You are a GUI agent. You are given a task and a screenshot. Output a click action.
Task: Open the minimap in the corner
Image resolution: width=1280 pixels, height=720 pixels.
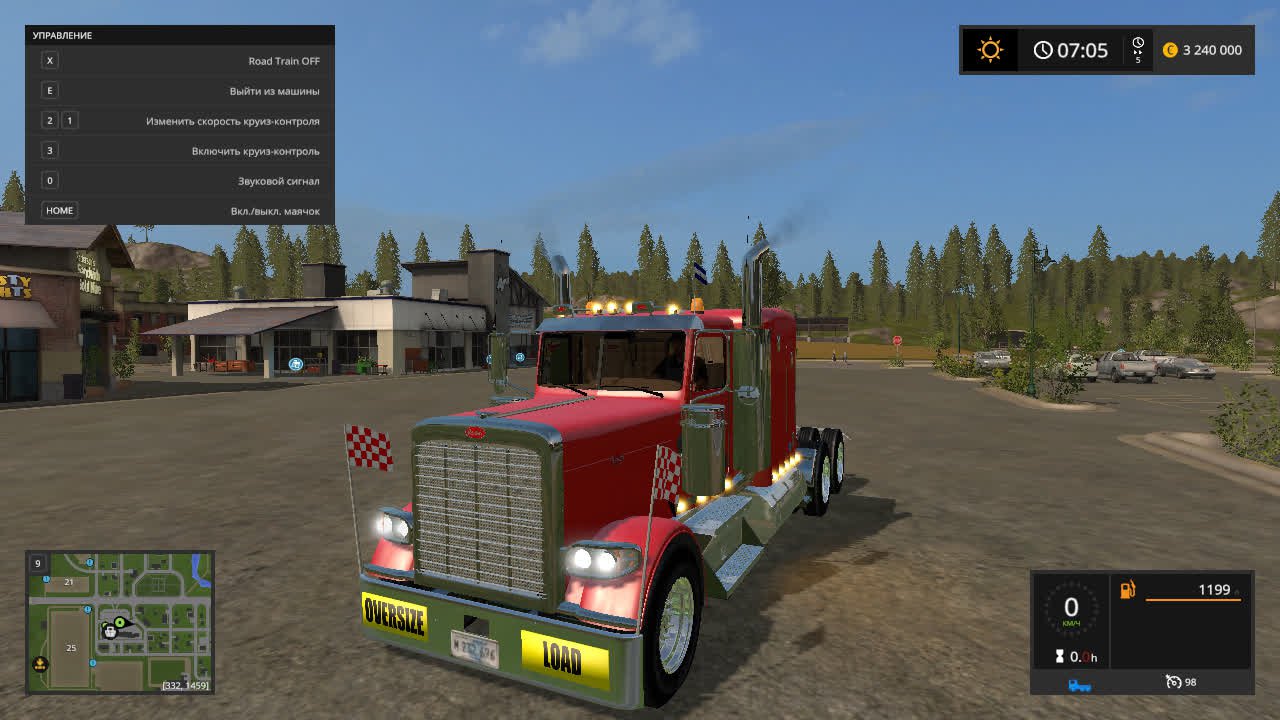(x=119, y=621)
